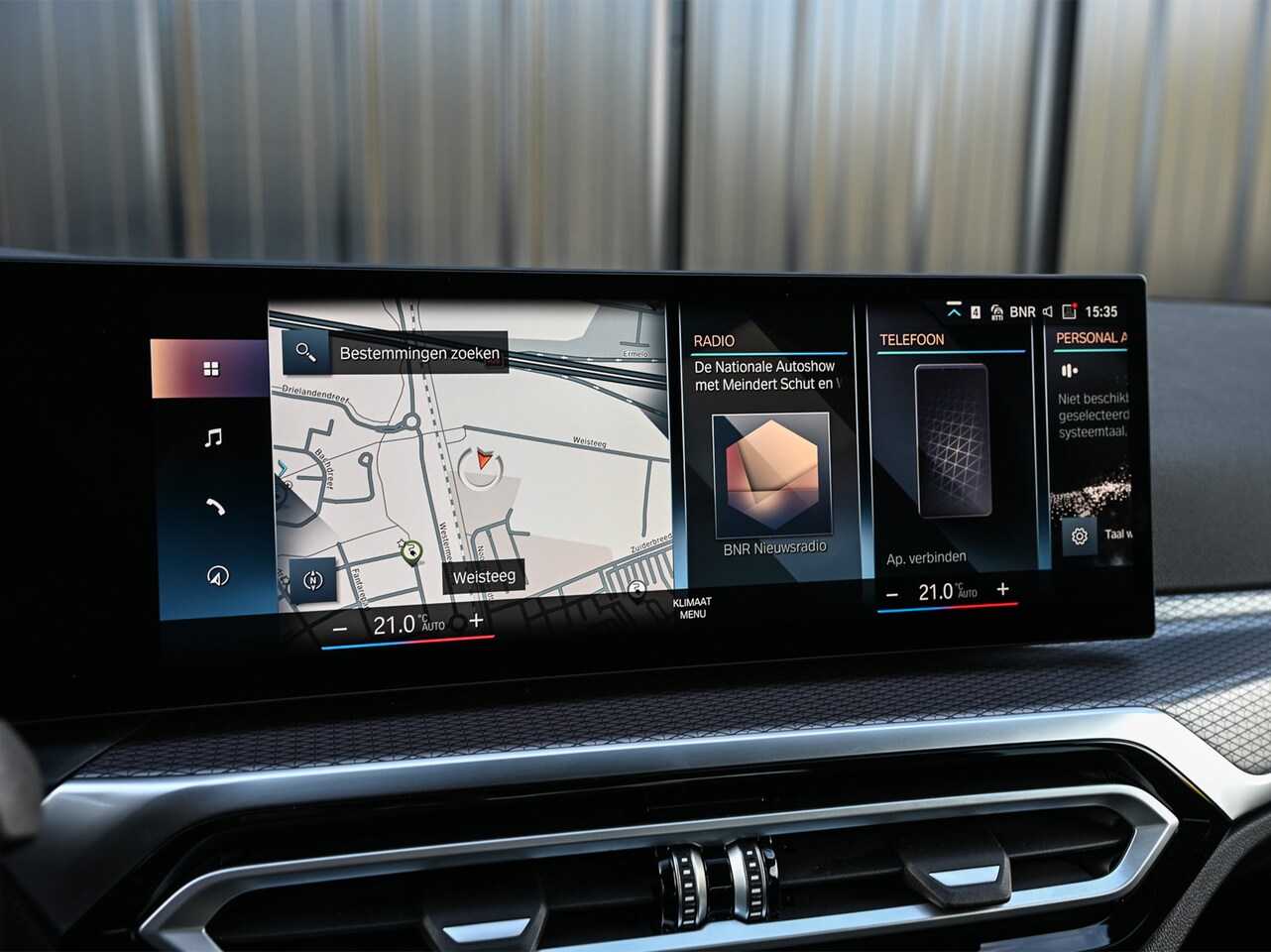Raise the temperature below the map

(x=476, y=621)
